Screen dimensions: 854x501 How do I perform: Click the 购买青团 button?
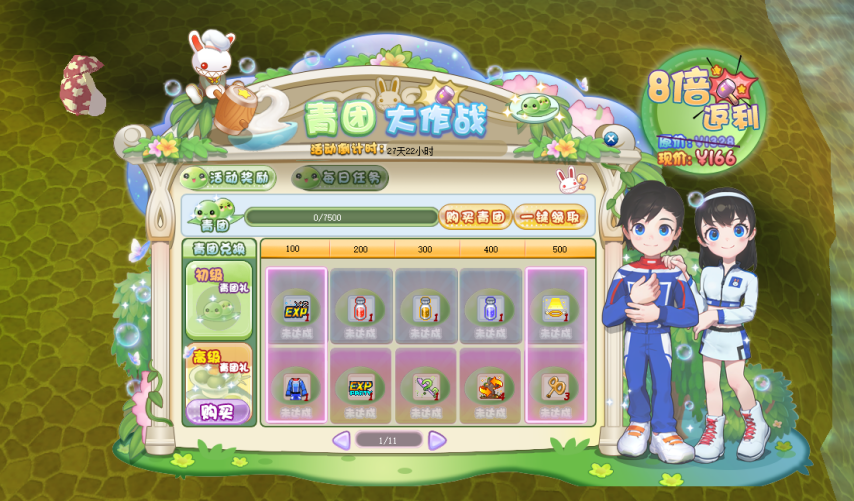pyautogui.click(x=475, y=216)
